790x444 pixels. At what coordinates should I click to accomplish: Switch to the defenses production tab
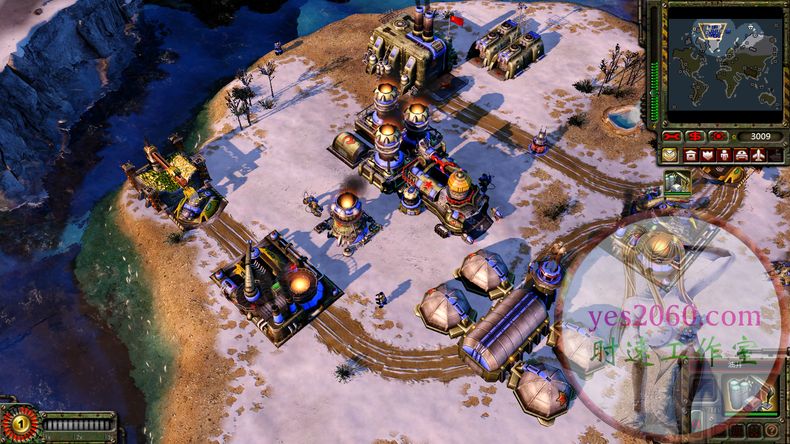(708, 155)
